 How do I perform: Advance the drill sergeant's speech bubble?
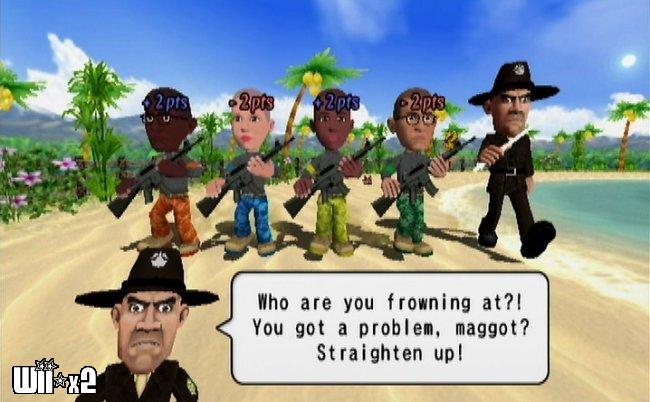coord(388,326)
